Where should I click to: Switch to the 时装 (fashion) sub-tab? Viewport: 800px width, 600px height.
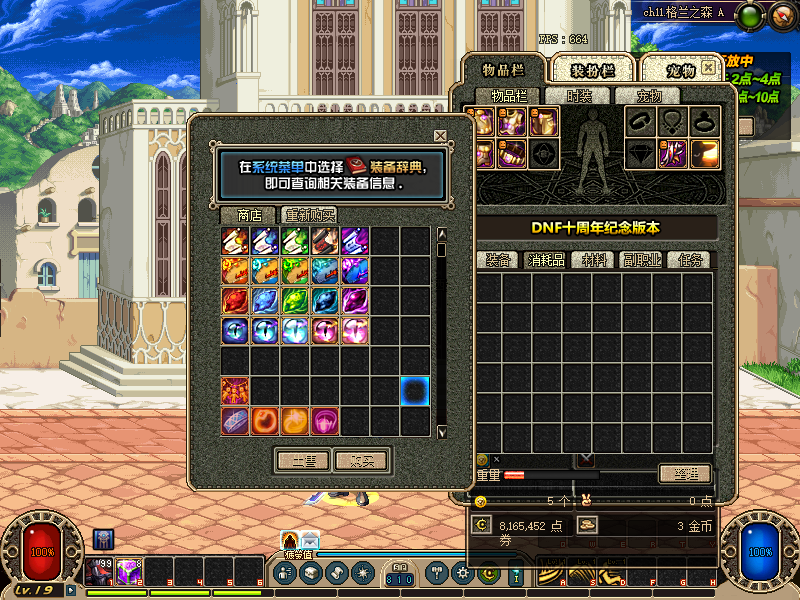point(579,96)
